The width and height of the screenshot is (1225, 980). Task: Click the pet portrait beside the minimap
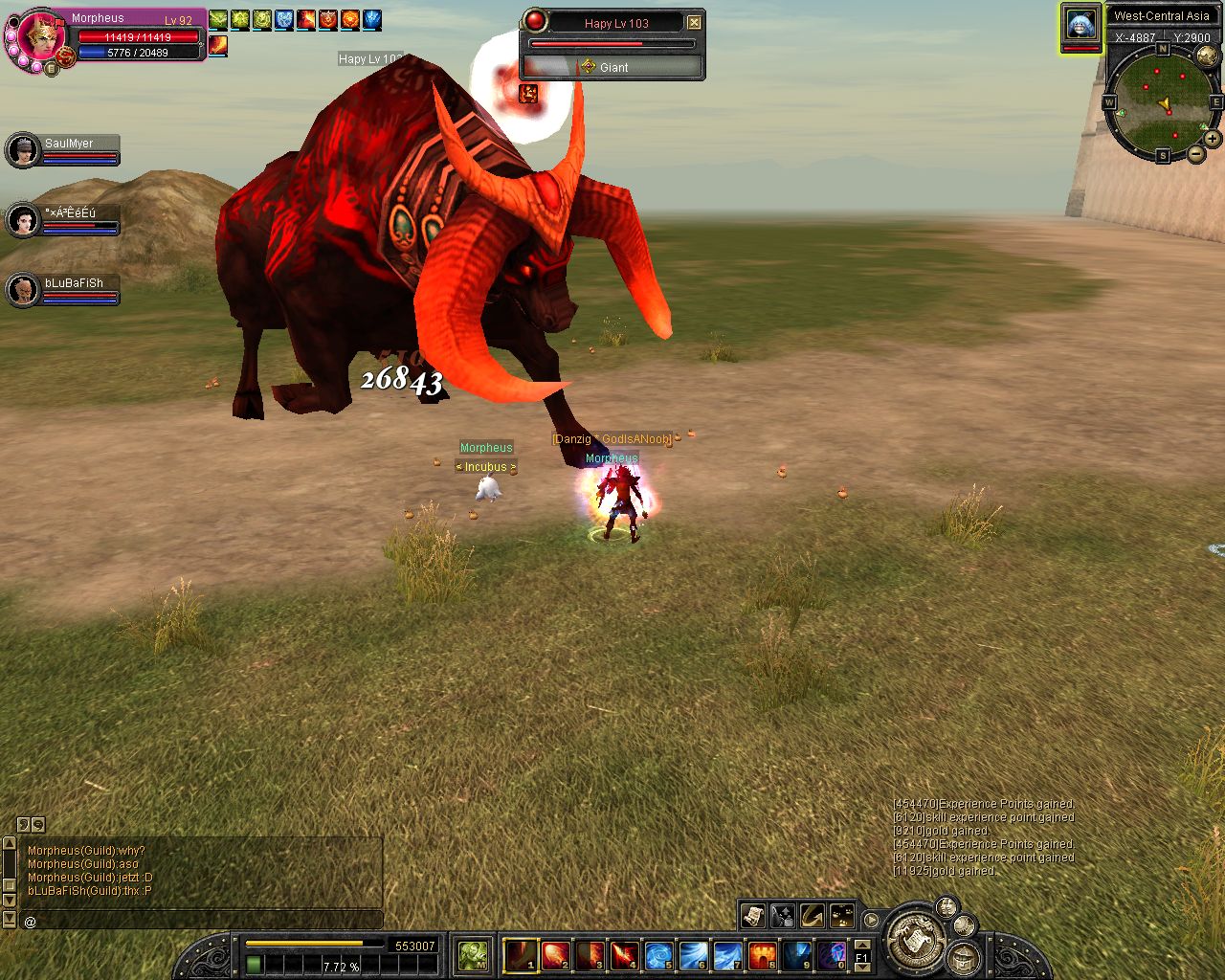point(1080,26)
